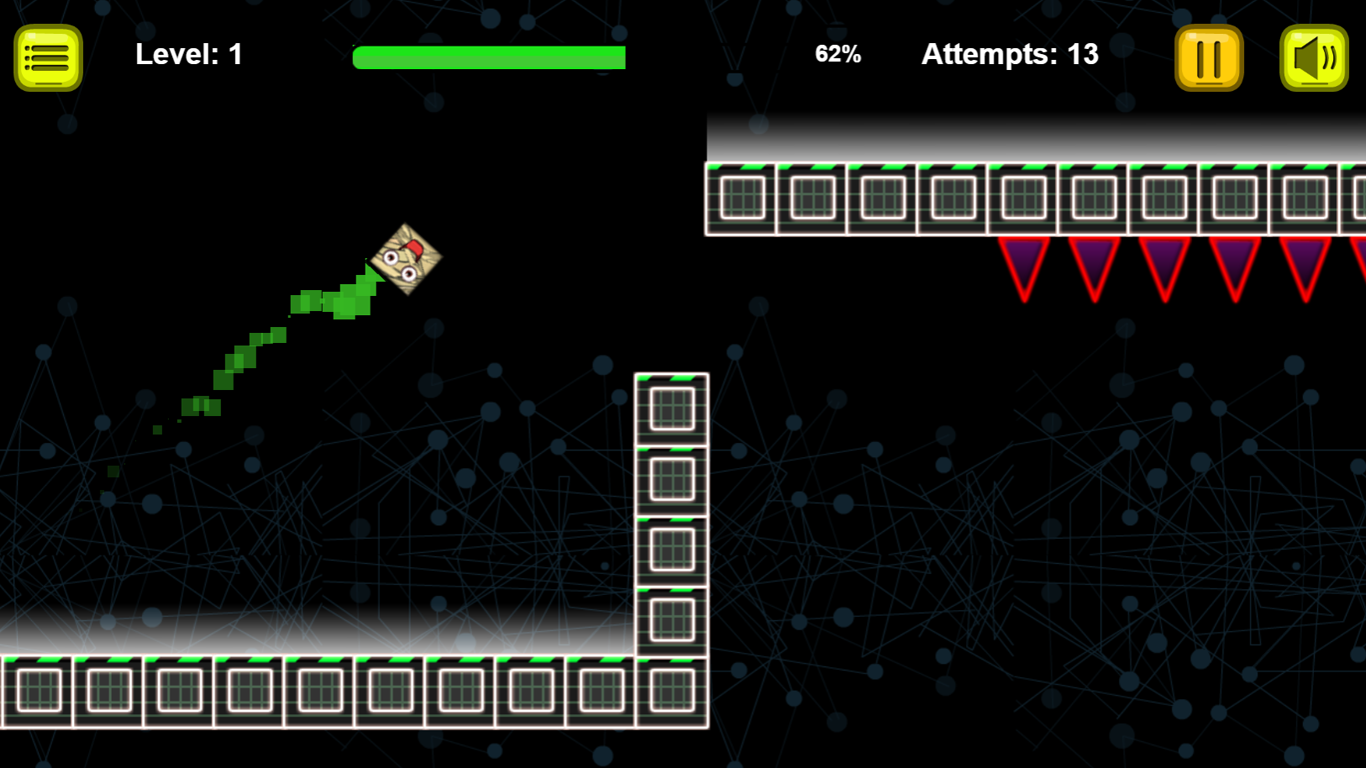The height and width of the screenshot is (768, 1366).
Task: Mute the game audio with the speaker icon
Action: (x=1312, y=55)
